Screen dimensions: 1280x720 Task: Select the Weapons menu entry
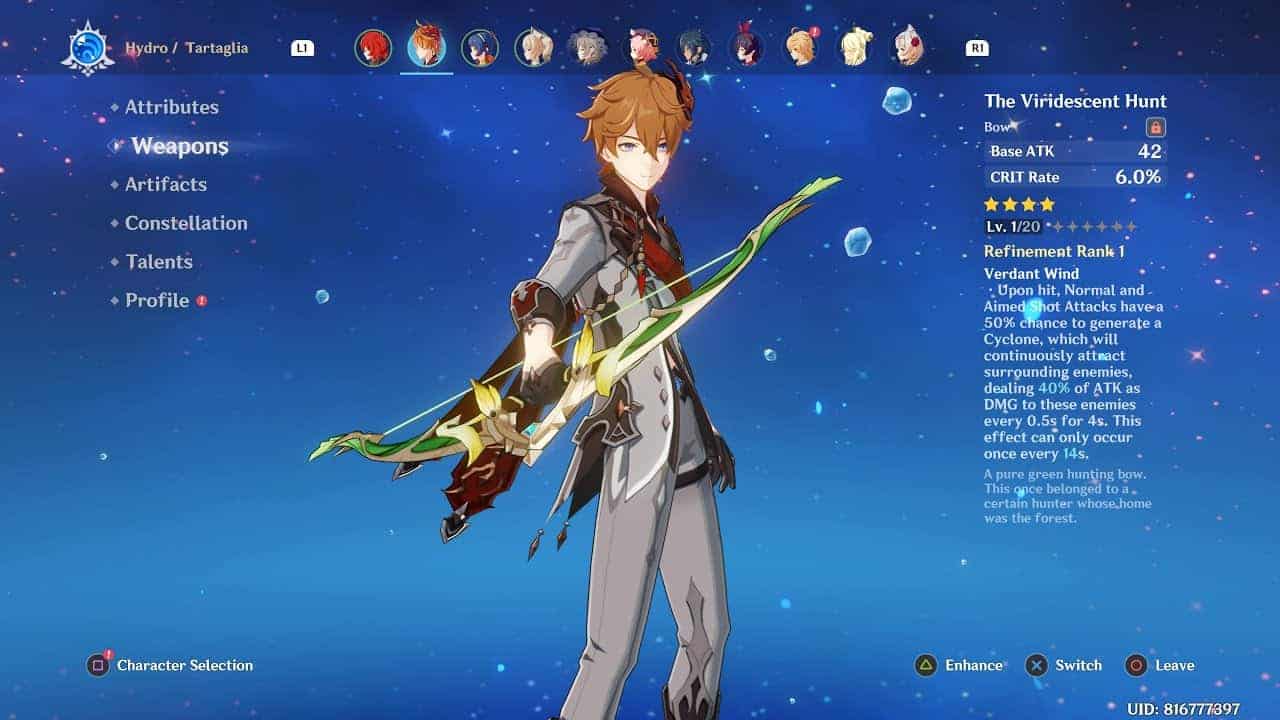180,146
